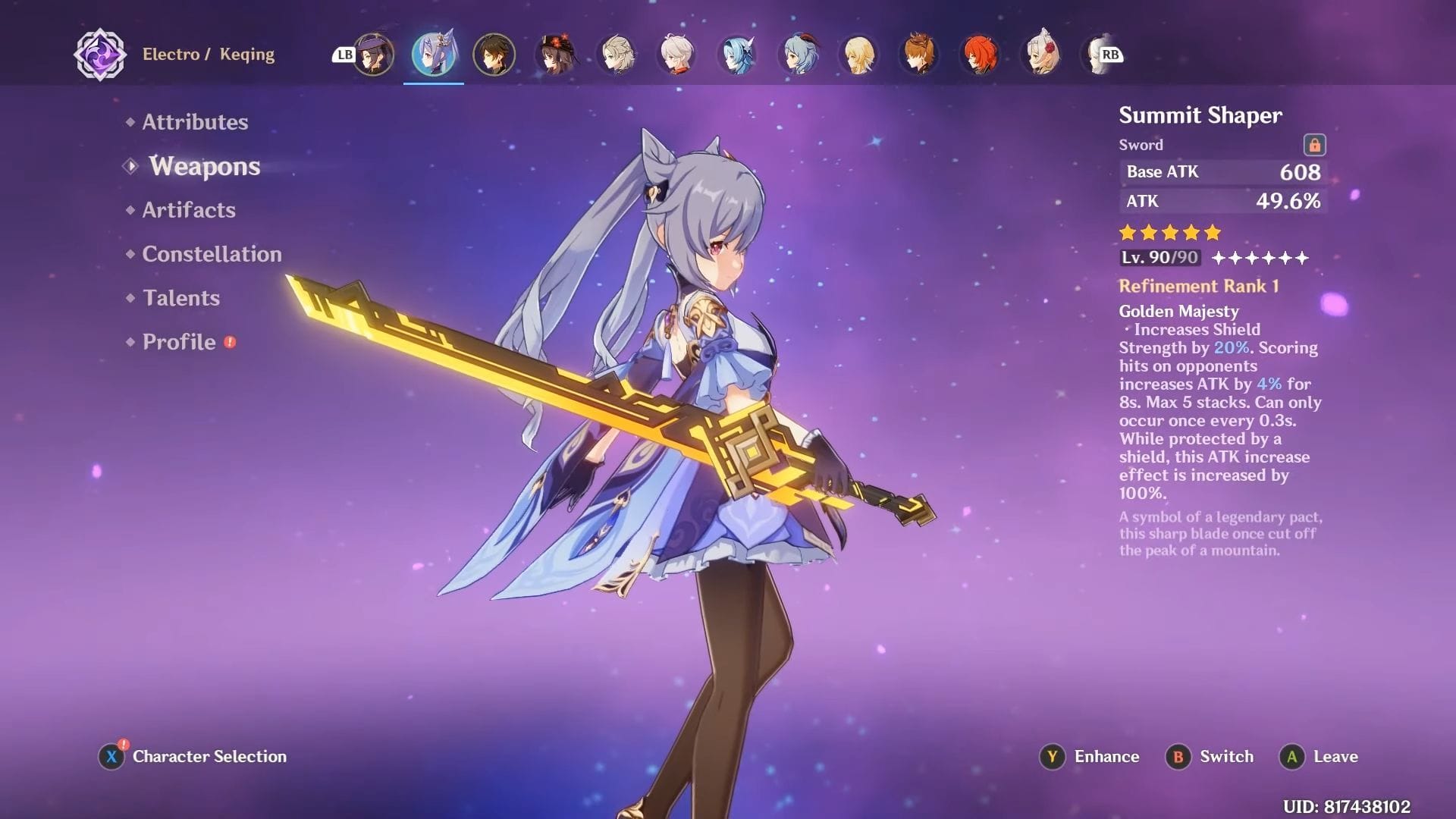Image resolution: width=1456 pixels, height=819 pixels.
Task: Open the Attributes menu entry
Action: click(x=195, y=122)
